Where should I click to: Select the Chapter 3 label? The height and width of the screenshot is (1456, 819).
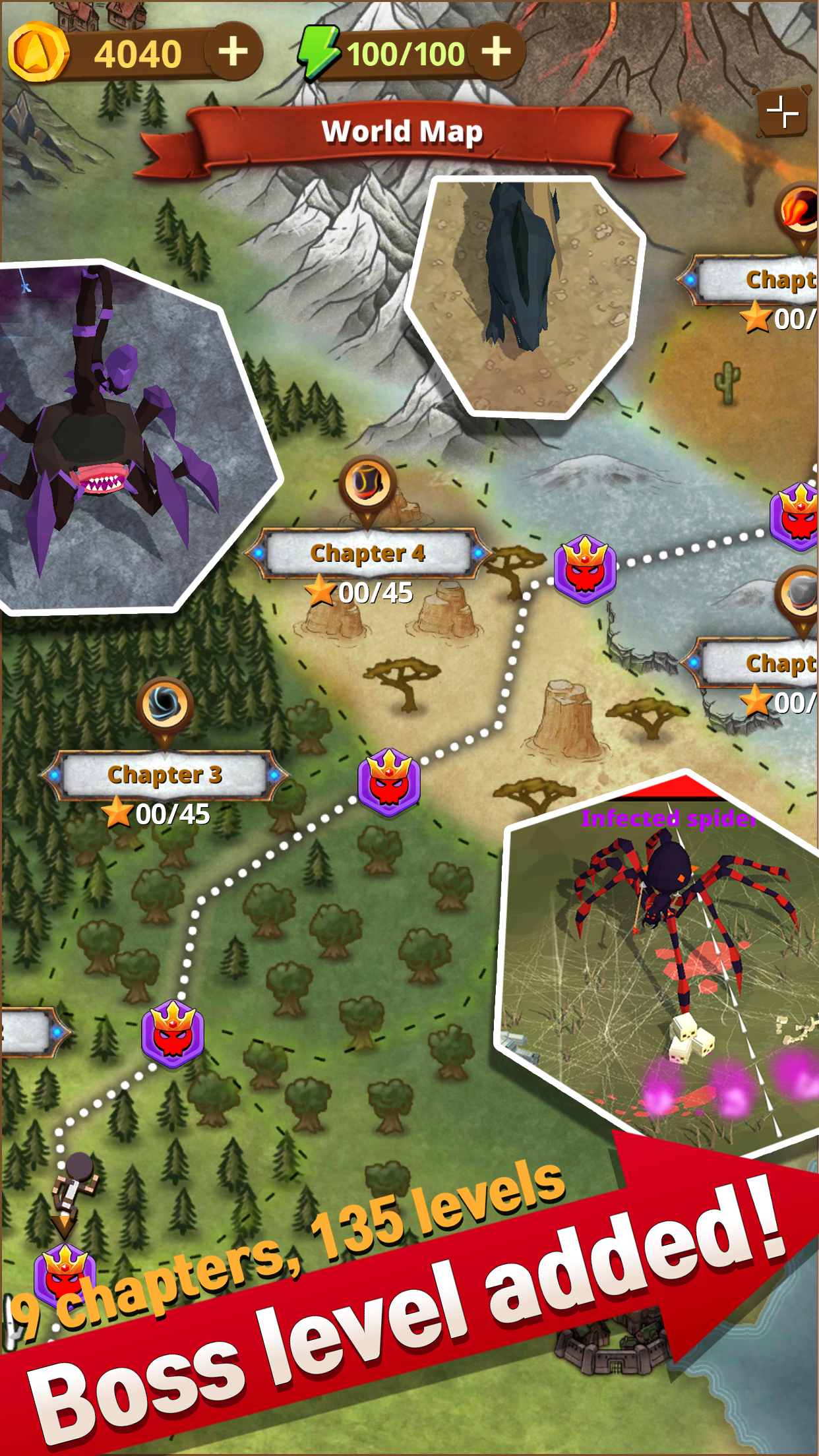coord(165,775)
